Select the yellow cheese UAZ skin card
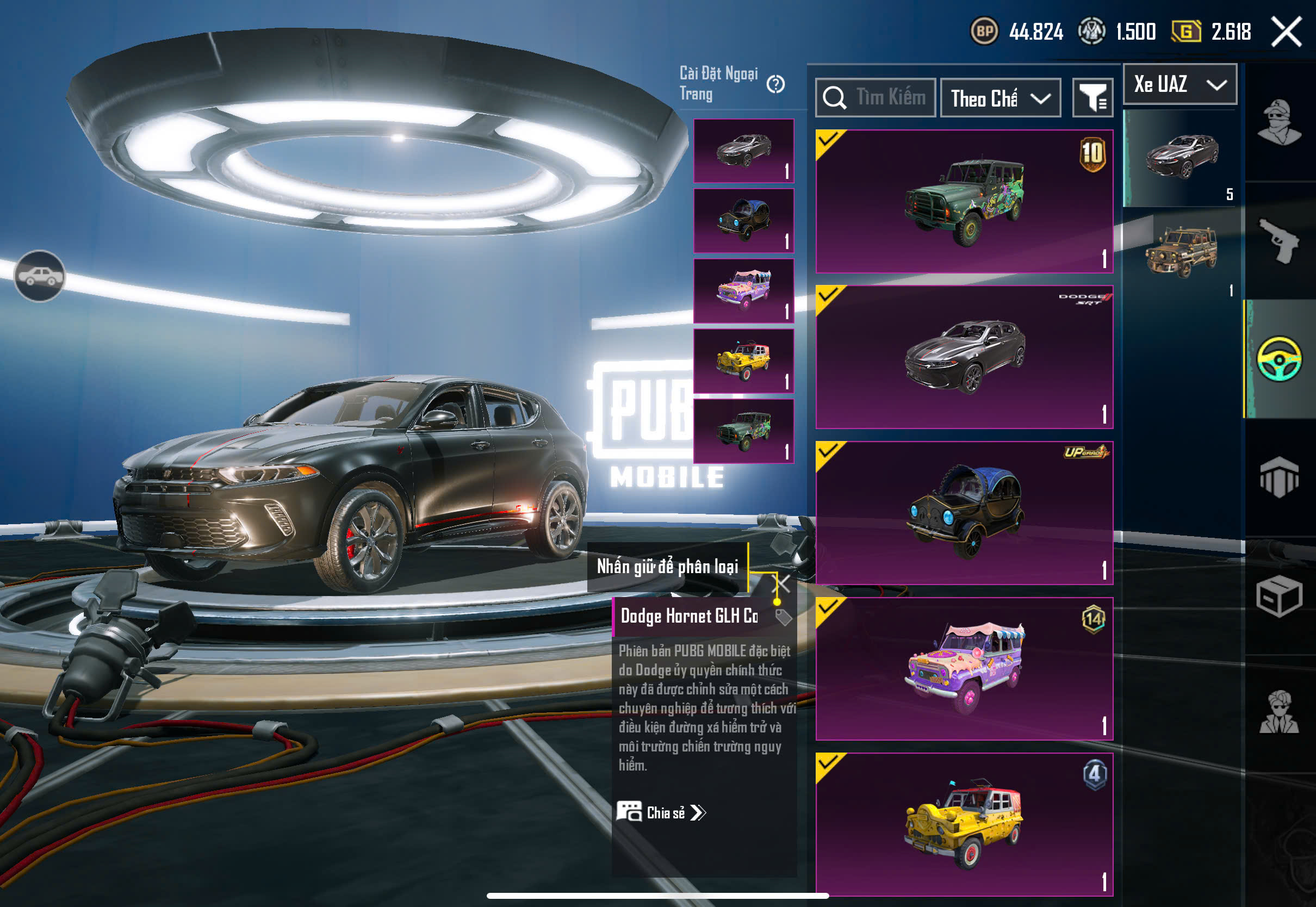Screen dimensions: 1316x907 pos(964,824)
